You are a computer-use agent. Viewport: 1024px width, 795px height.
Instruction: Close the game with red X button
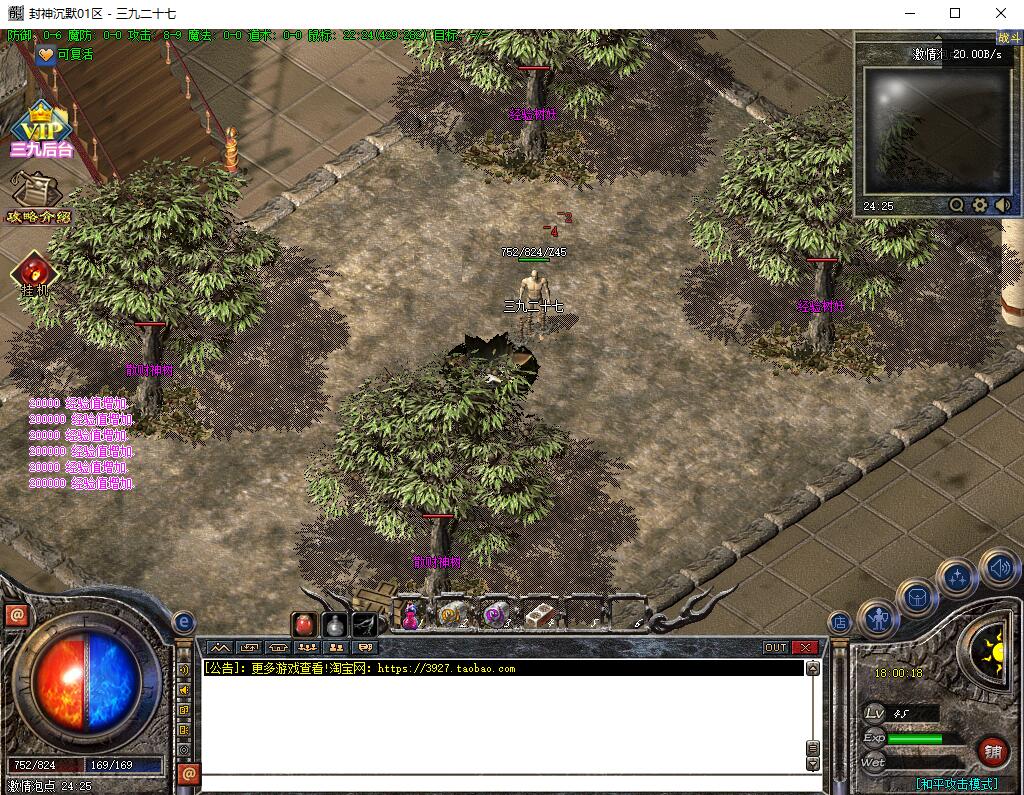click(x=805, y=648)
